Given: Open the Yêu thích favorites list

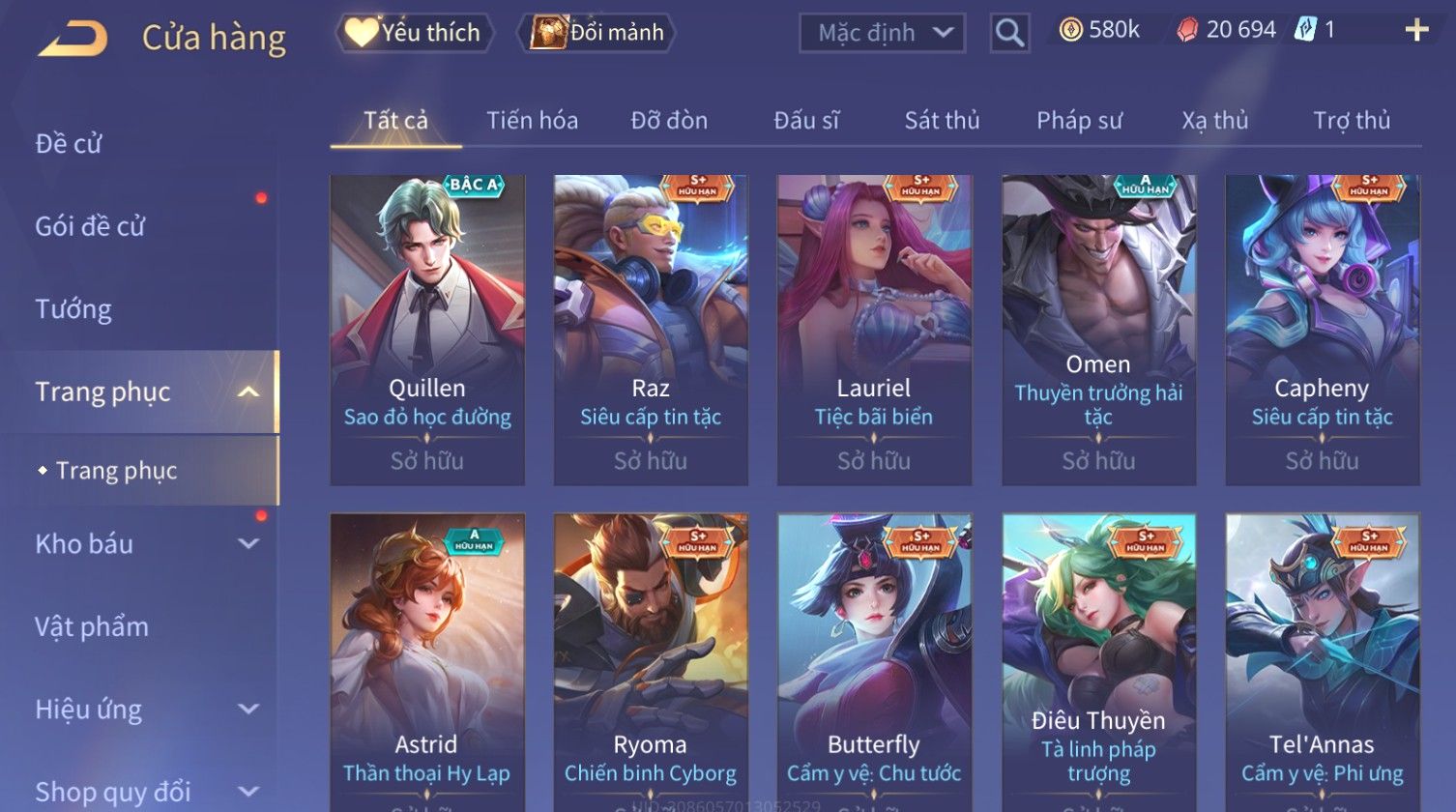Looking at the screenshot, I should (415, 33).
